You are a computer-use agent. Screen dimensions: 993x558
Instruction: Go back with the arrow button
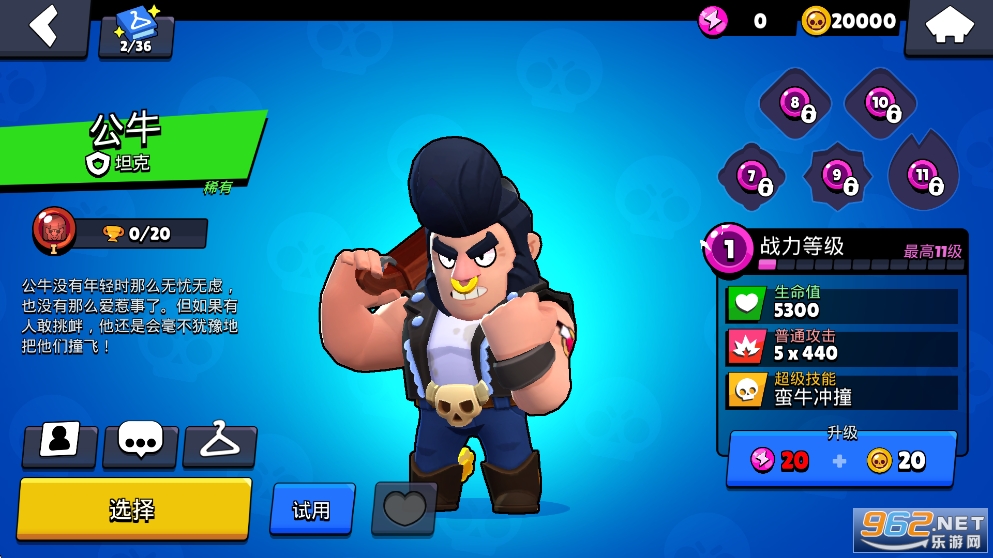[43, 25]
